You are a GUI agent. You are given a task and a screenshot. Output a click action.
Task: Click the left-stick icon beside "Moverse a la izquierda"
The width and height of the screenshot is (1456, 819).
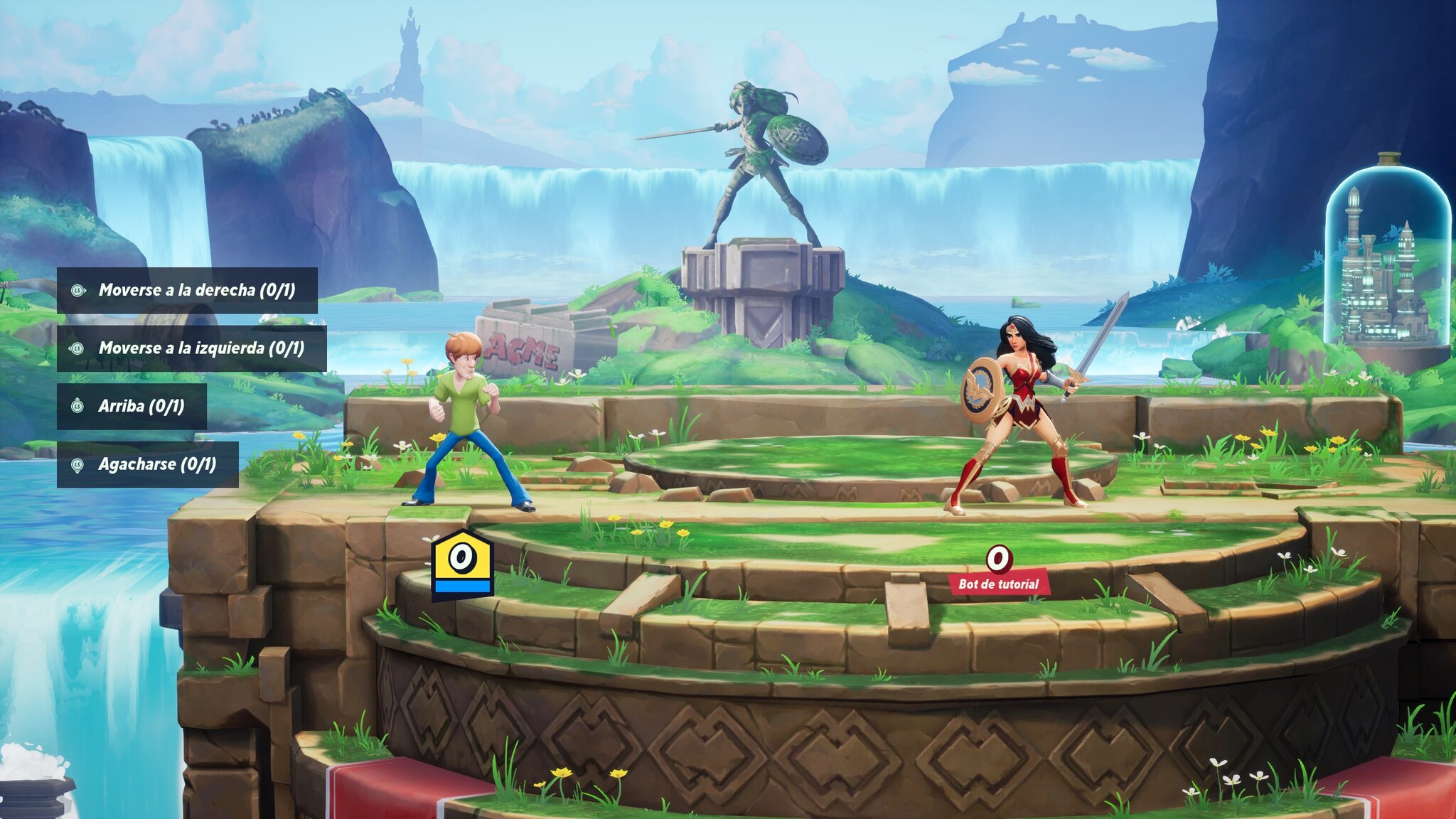point(77,348)
